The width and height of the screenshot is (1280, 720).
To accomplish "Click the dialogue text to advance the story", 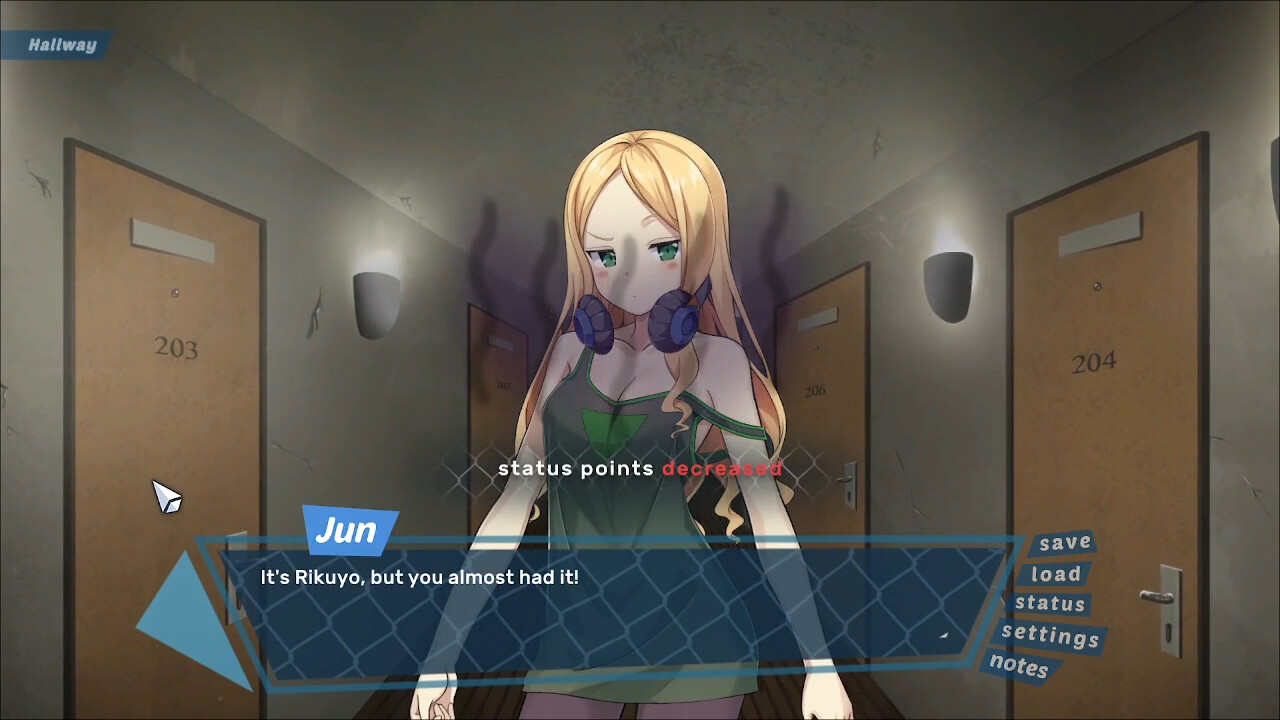I will point(420,577).
